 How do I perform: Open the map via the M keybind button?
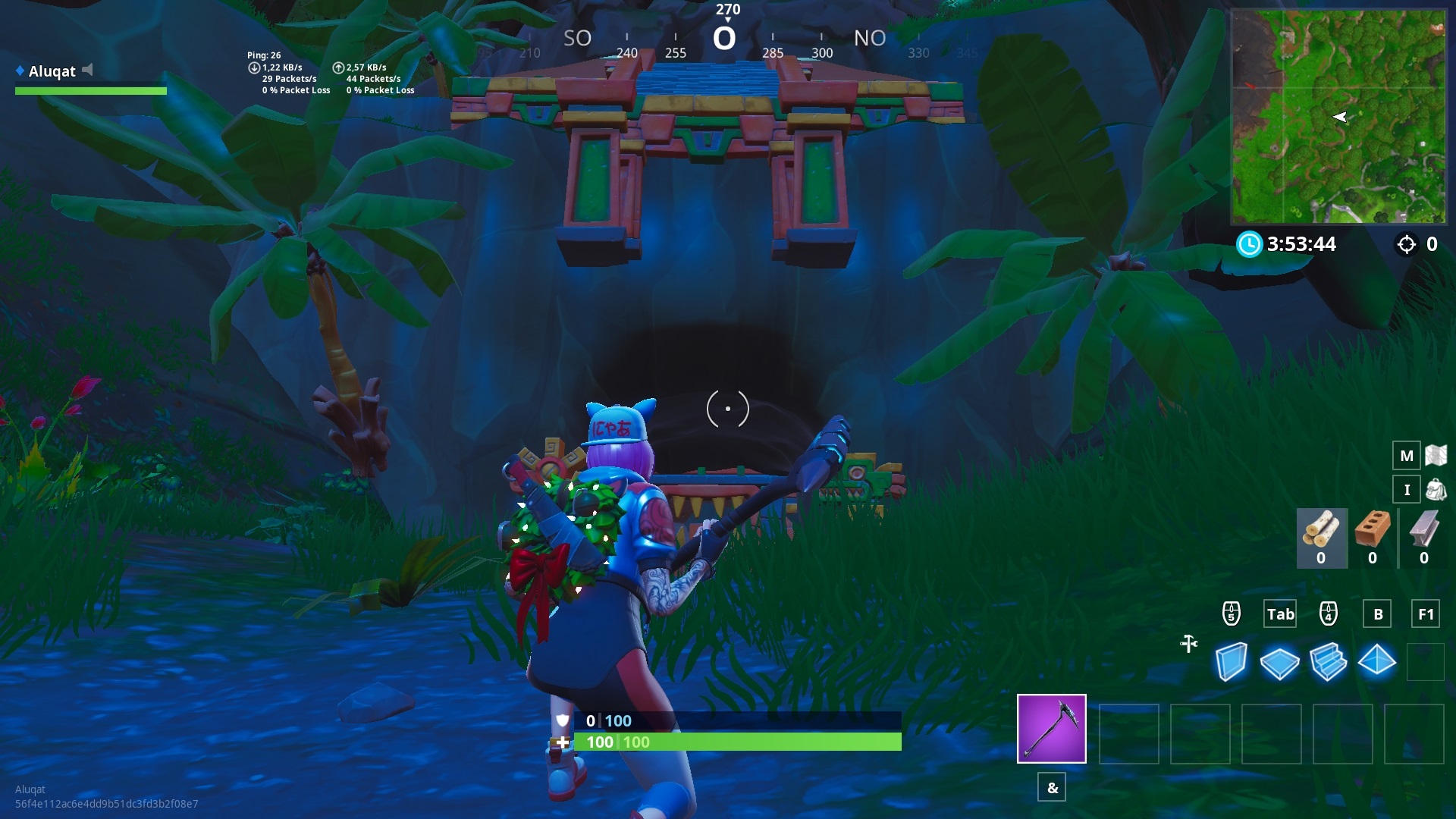click(1407, 456)
